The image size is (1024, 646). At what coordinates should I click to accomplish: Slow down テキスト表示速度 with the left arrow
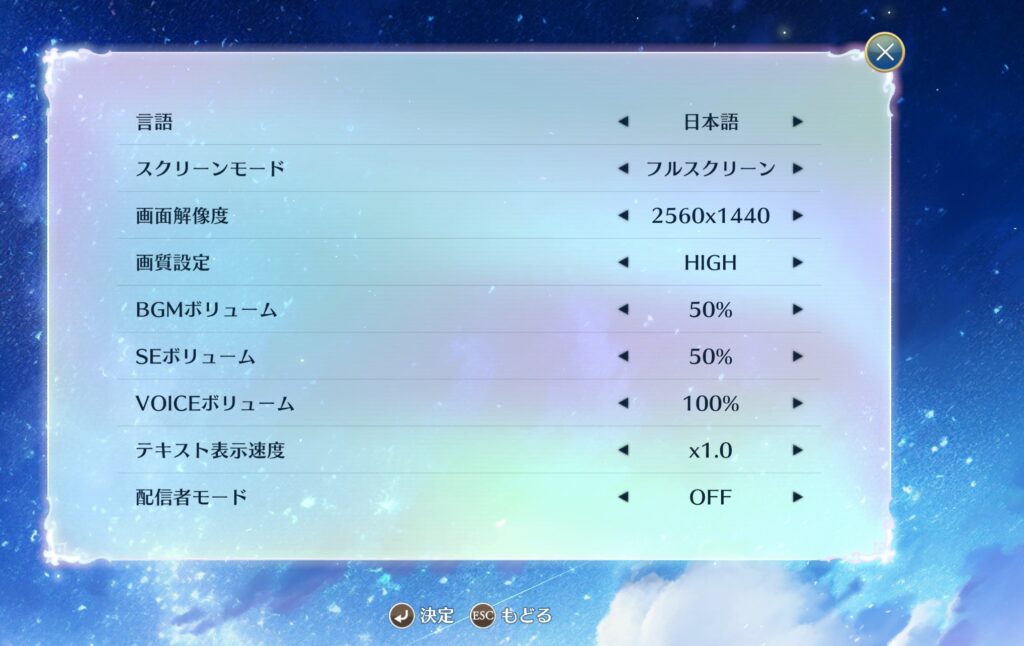pyautogui.click(x=623, y=451)
